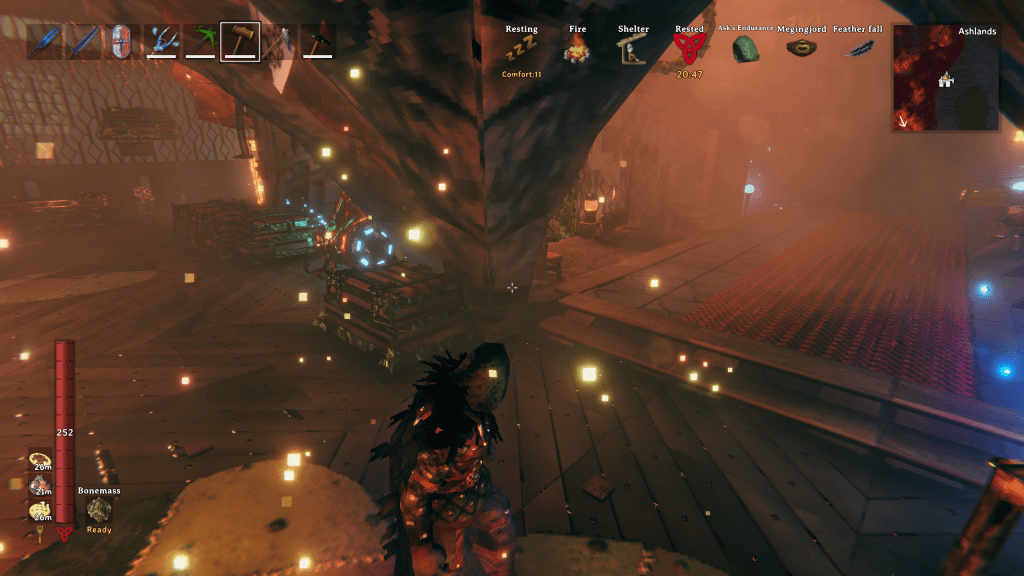1024x576 pixels.
Task: Click the Fire campfire status icon
Action: tap(578, 50)
